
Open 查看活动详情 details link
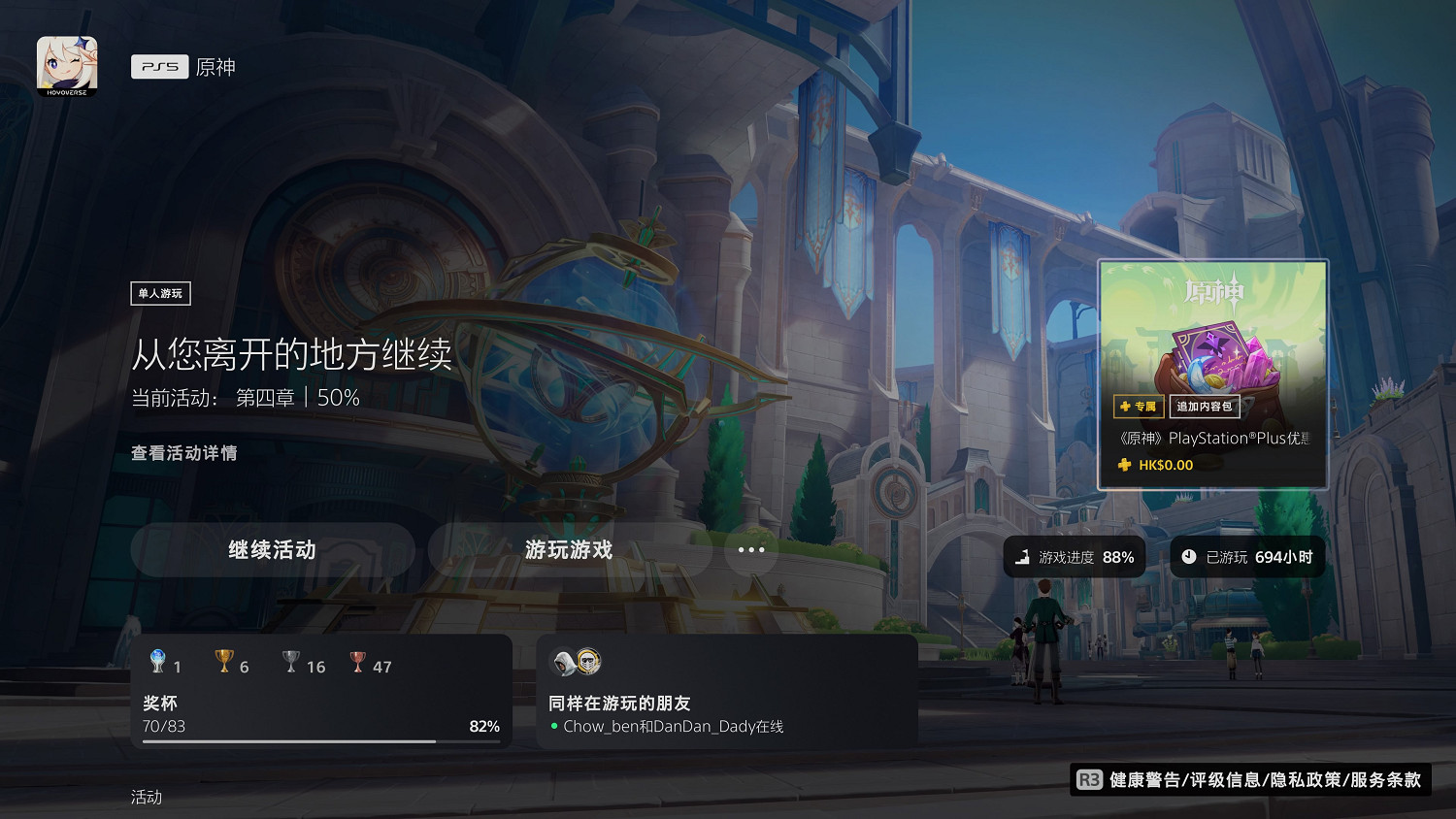(184, 453)
